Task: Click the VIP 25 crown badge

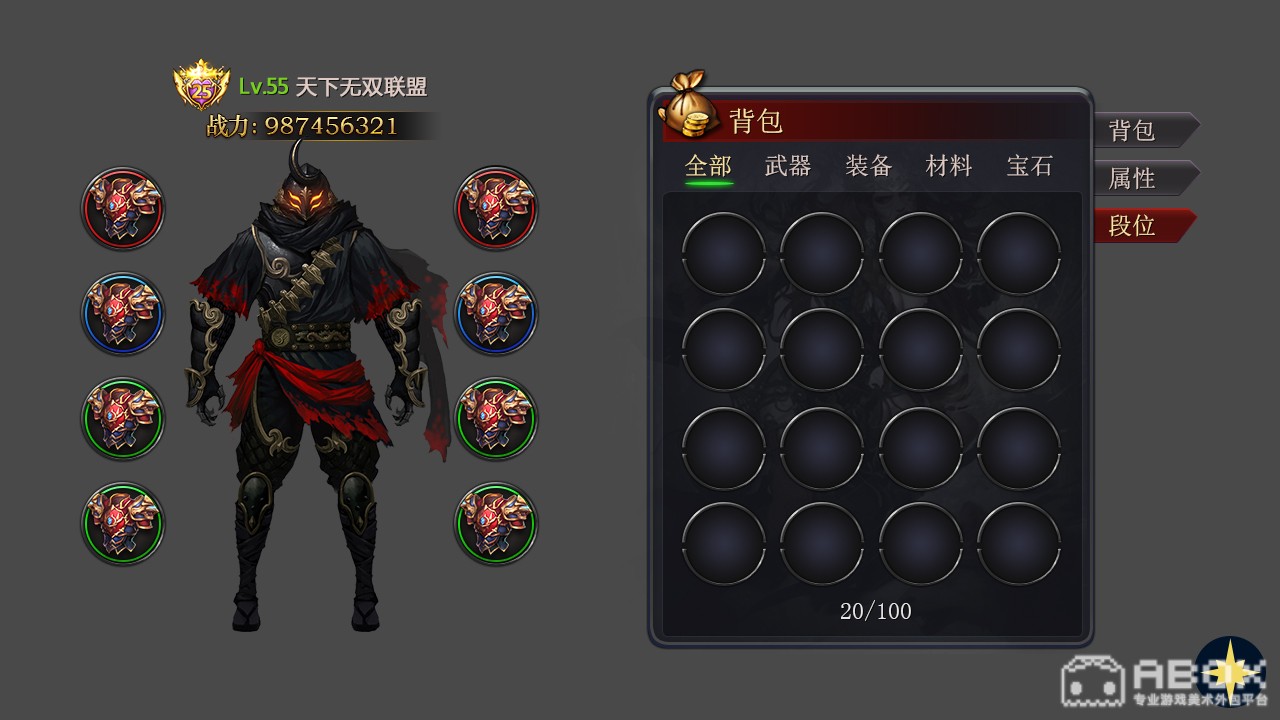Action: point(202,88)
